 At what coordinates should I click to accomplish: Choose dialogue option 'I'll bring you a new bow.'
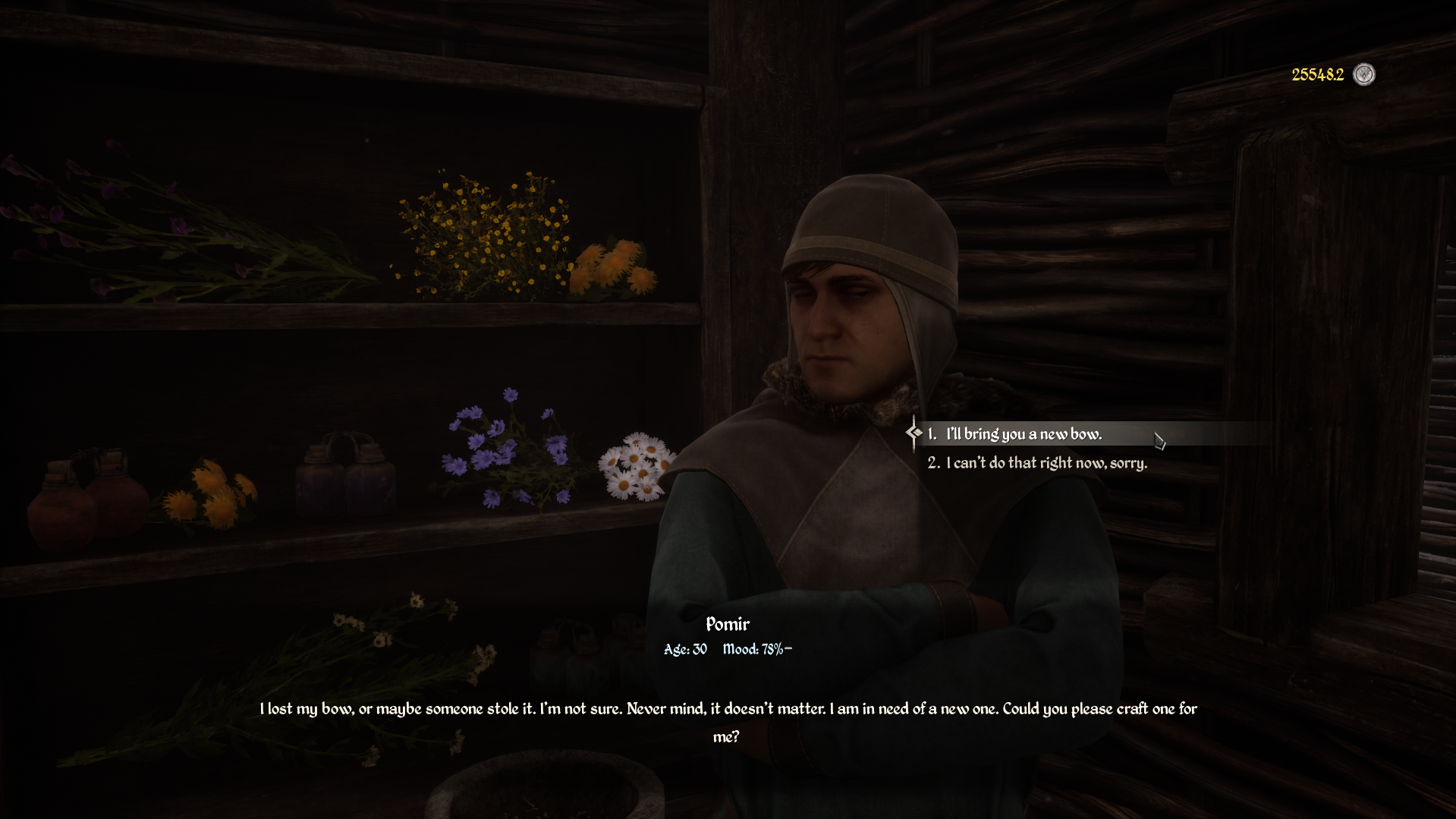(x=1023, y=433)
